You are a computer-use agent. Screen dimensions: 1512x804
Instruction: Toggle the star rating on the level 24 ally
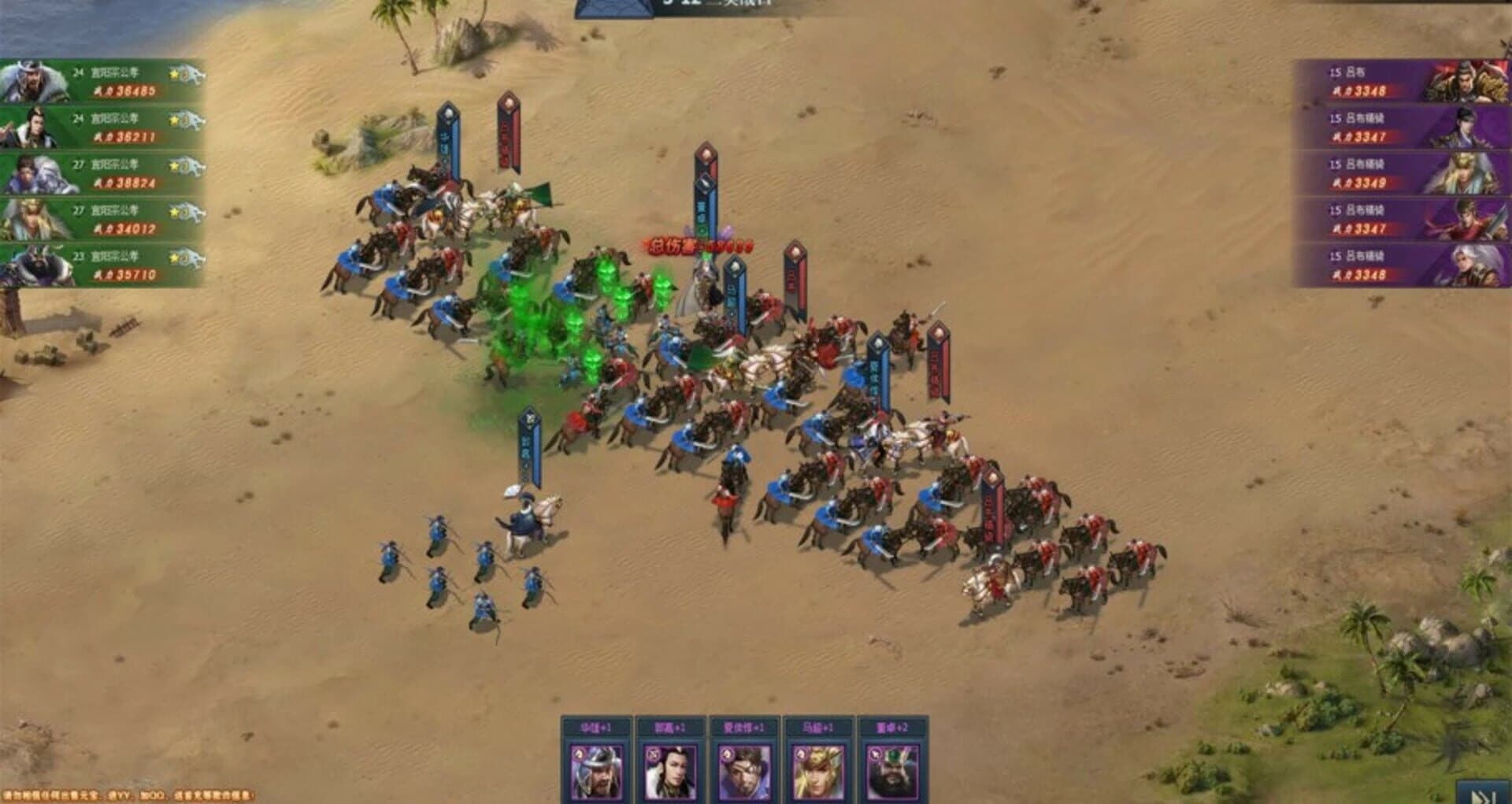coord(172,74)
